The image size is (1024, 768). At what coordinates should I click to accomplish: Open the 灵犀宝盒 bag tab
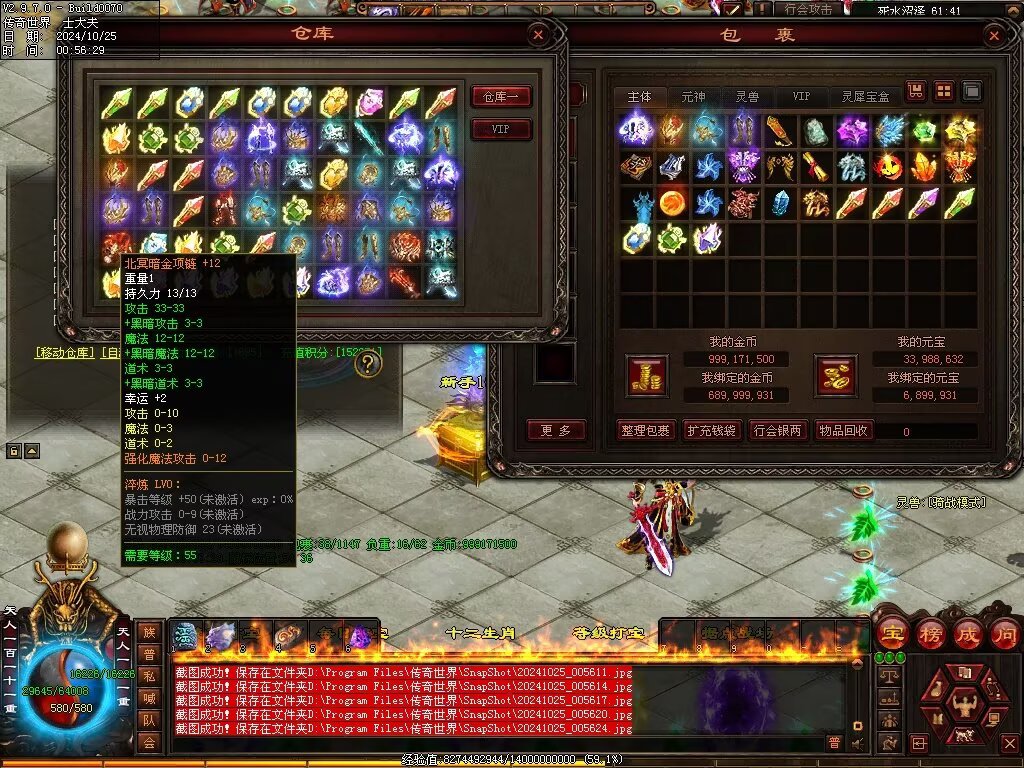(866, 97)
